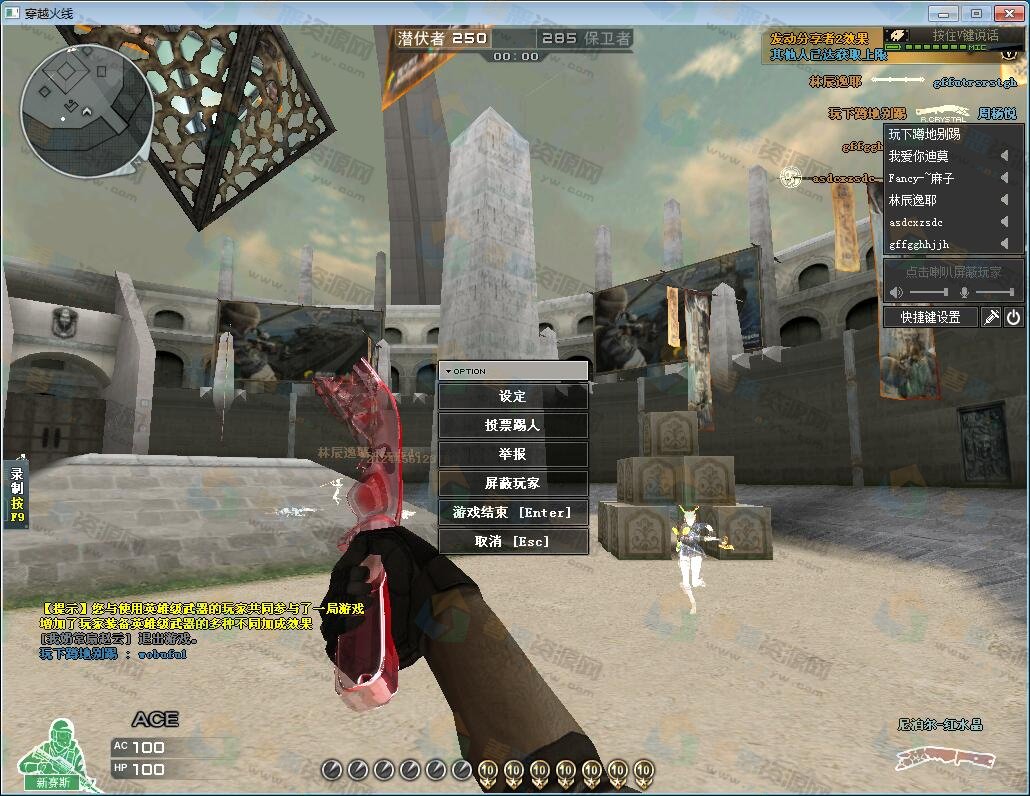The height and width of the screenshot is (796, 1030).
Task: Open the 快捷键设置 hotkey settings
Action: tap(930, 317)
